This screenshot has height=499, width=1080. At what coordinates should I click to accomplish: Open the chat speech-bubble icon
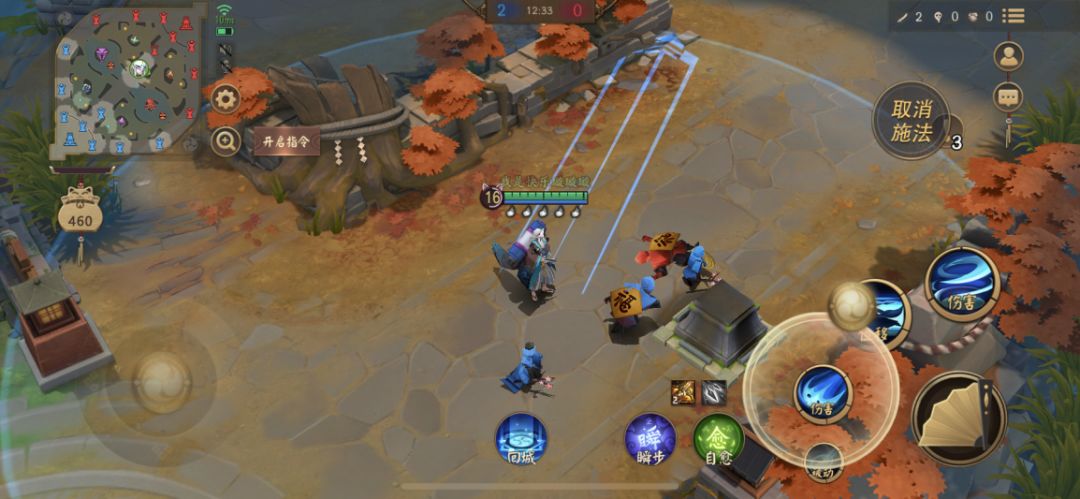[x=1008, y=96]
